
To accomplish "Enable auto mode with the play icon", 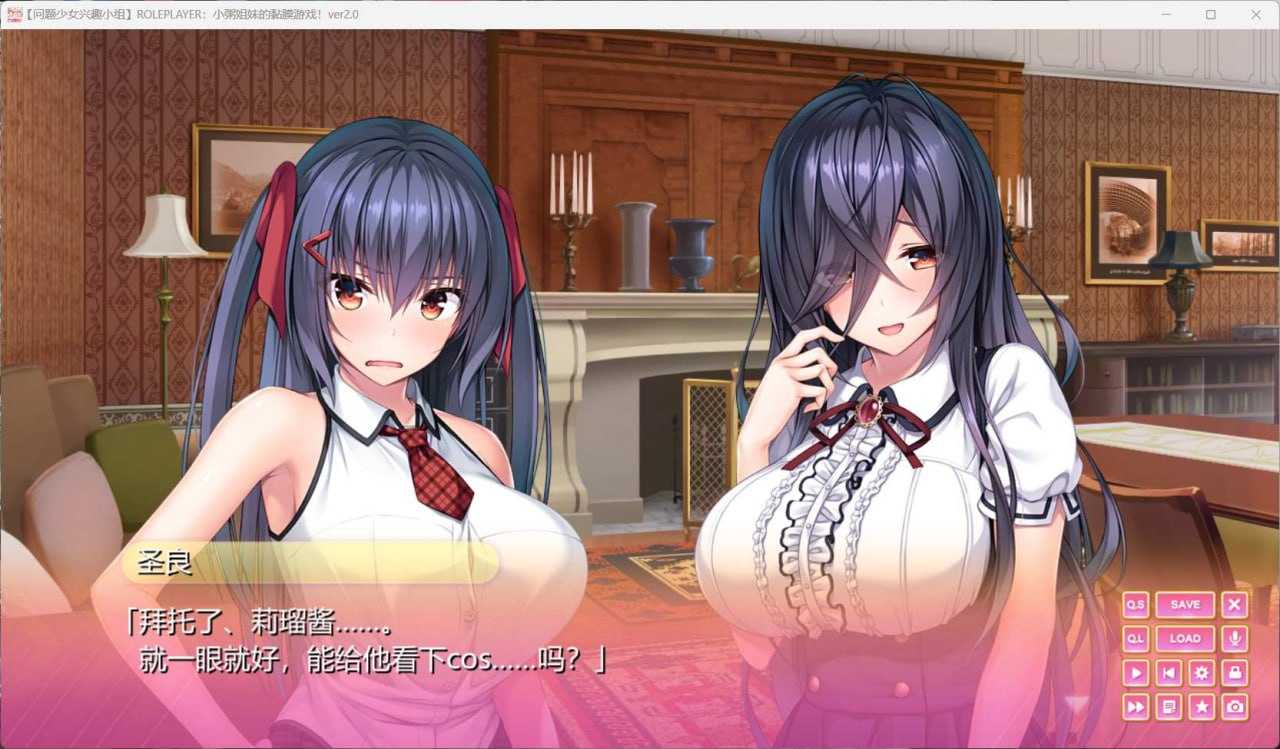I will (1135, 672).
